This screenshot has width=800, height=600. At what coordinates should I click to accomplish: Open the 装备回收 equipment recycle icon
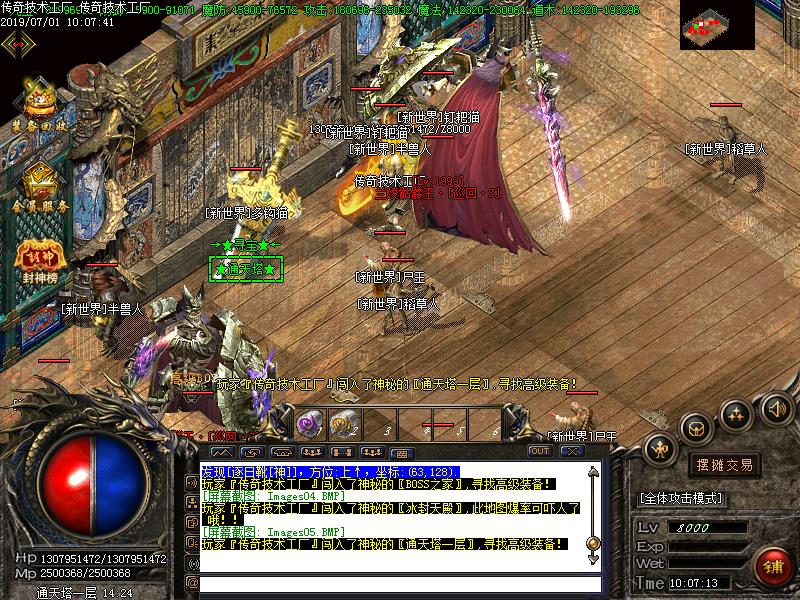pyautogui.click(x=39, y=106)
